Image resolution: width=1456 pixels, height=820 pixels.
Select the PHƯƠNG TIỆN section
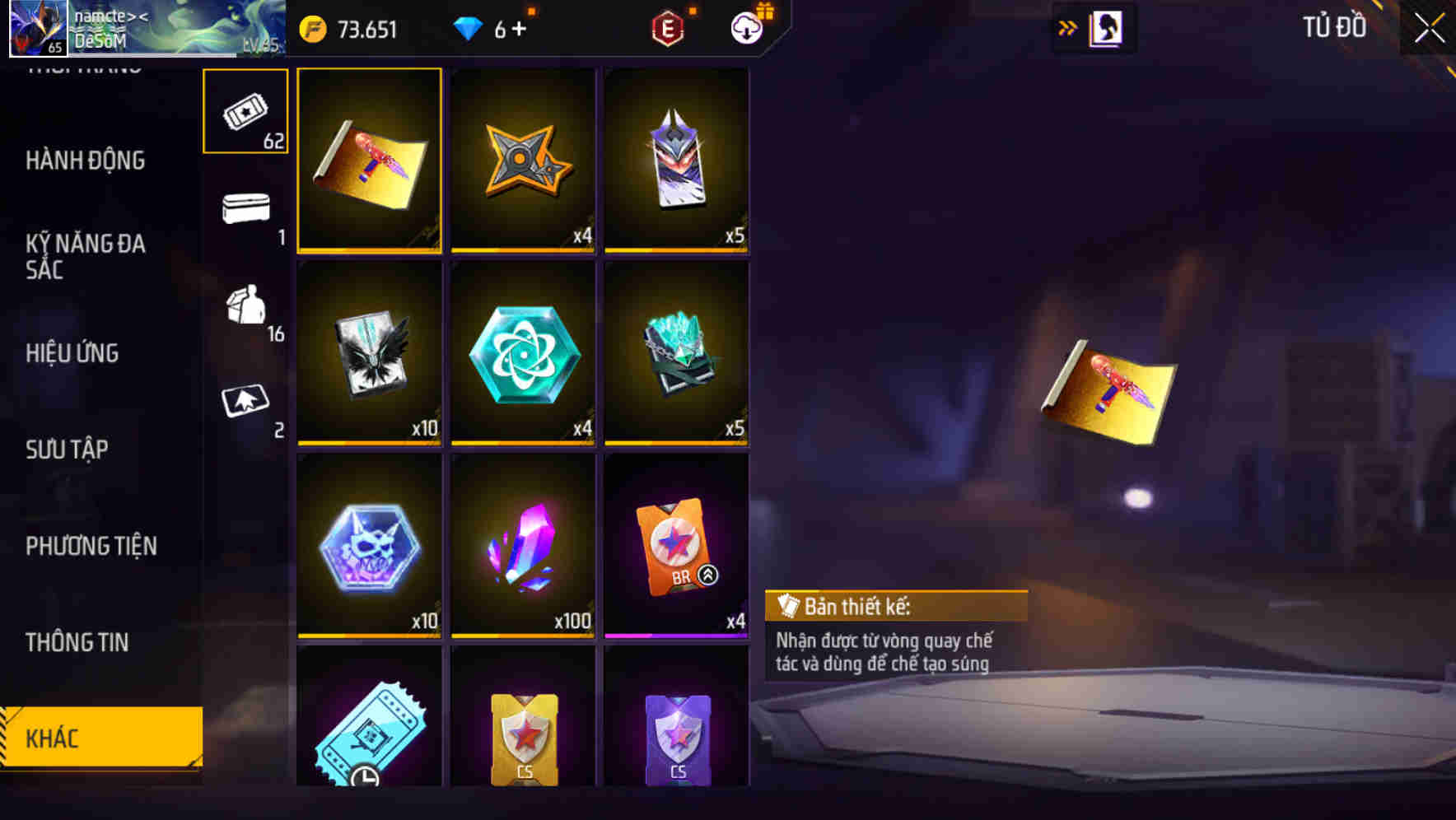93,546
